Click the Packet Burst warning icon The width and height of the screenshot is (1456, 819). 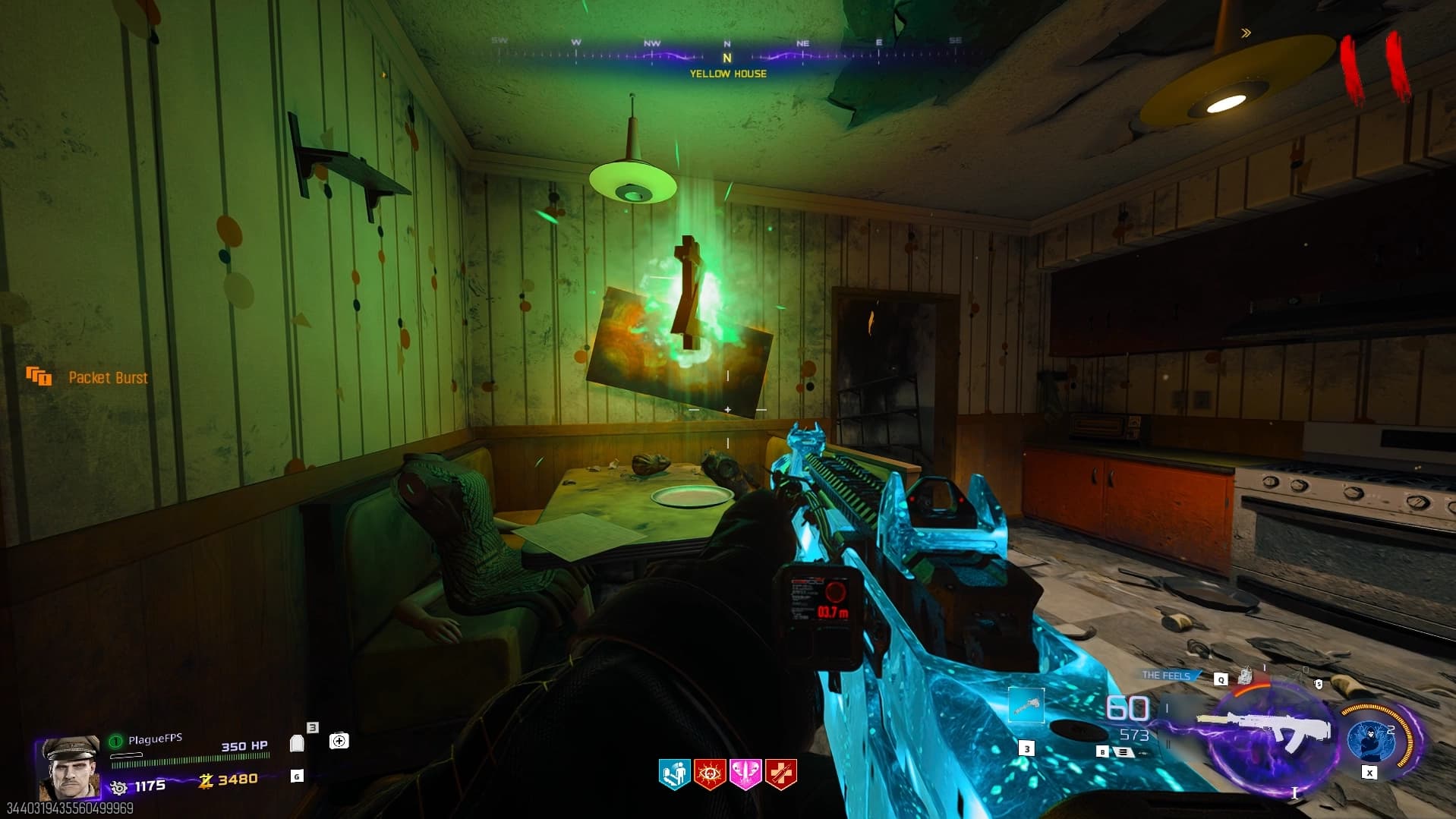coord(39,376)
